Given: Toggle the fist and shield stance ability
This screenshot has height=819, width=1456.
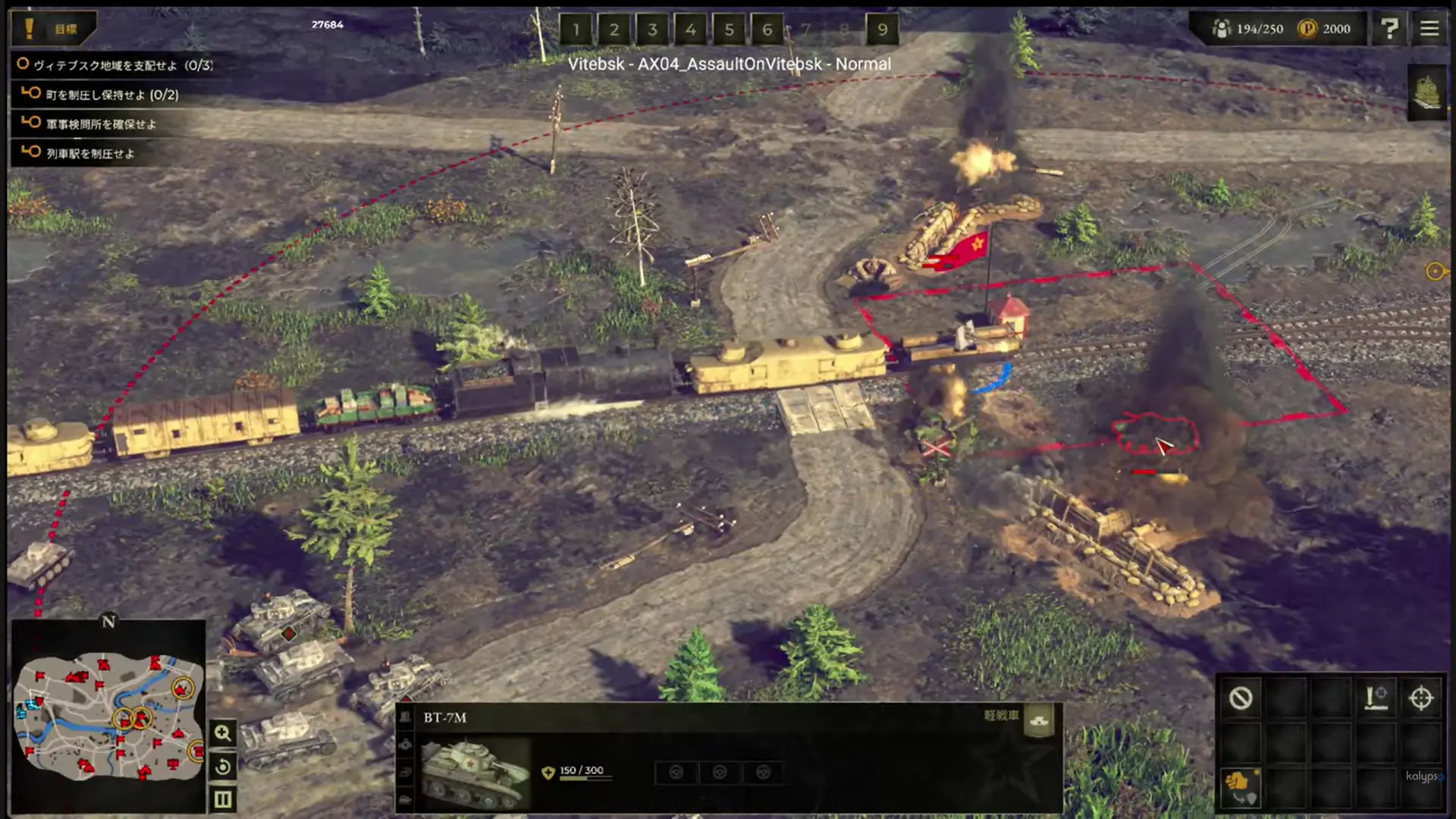Looking at the screenshot, I should click(1242, 787).
